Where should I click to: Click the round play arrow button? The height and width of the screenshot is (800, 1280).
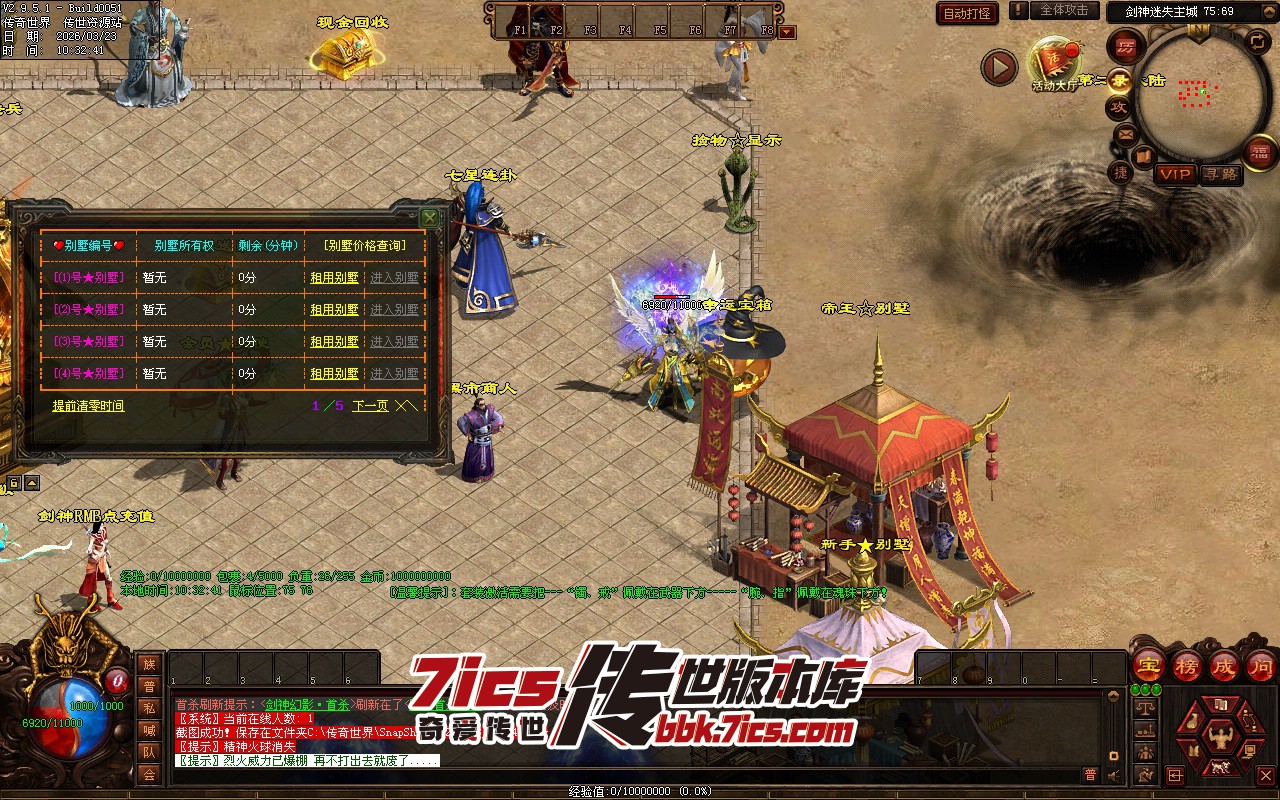[x=998, y=67]
